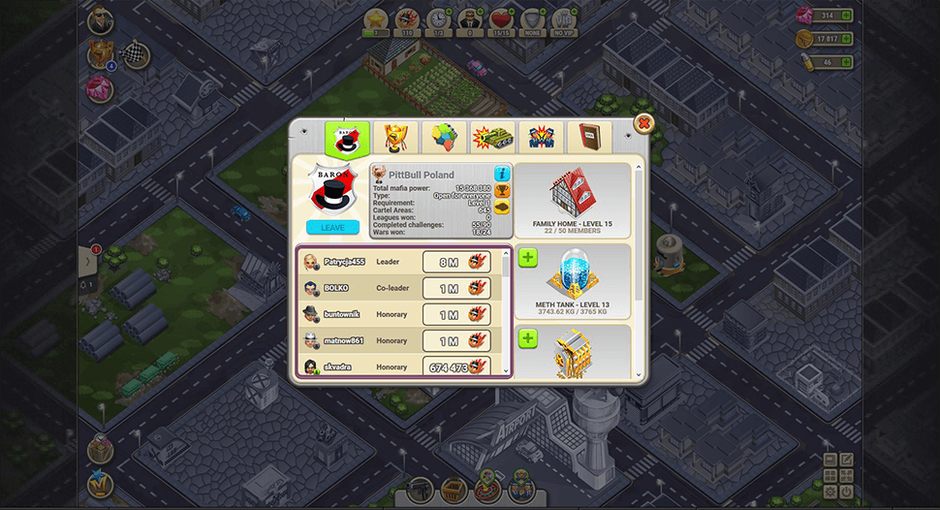
Task: Select member Patrycja455 in the list
Action: click(x=360, y=262)
